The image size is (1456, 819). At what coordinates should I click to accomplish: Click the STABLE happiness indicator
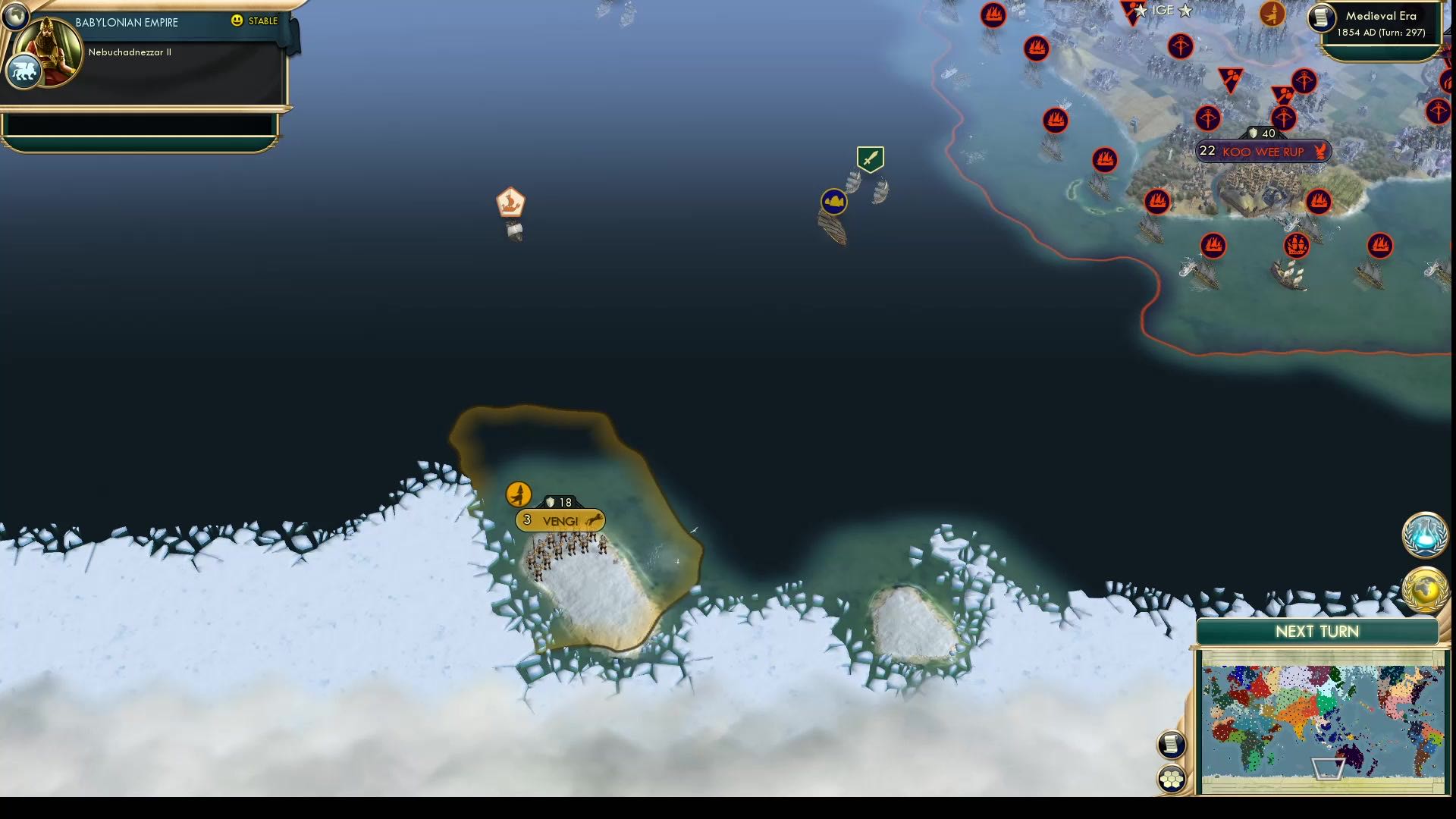pyautogui.click(x=253, y=22)
